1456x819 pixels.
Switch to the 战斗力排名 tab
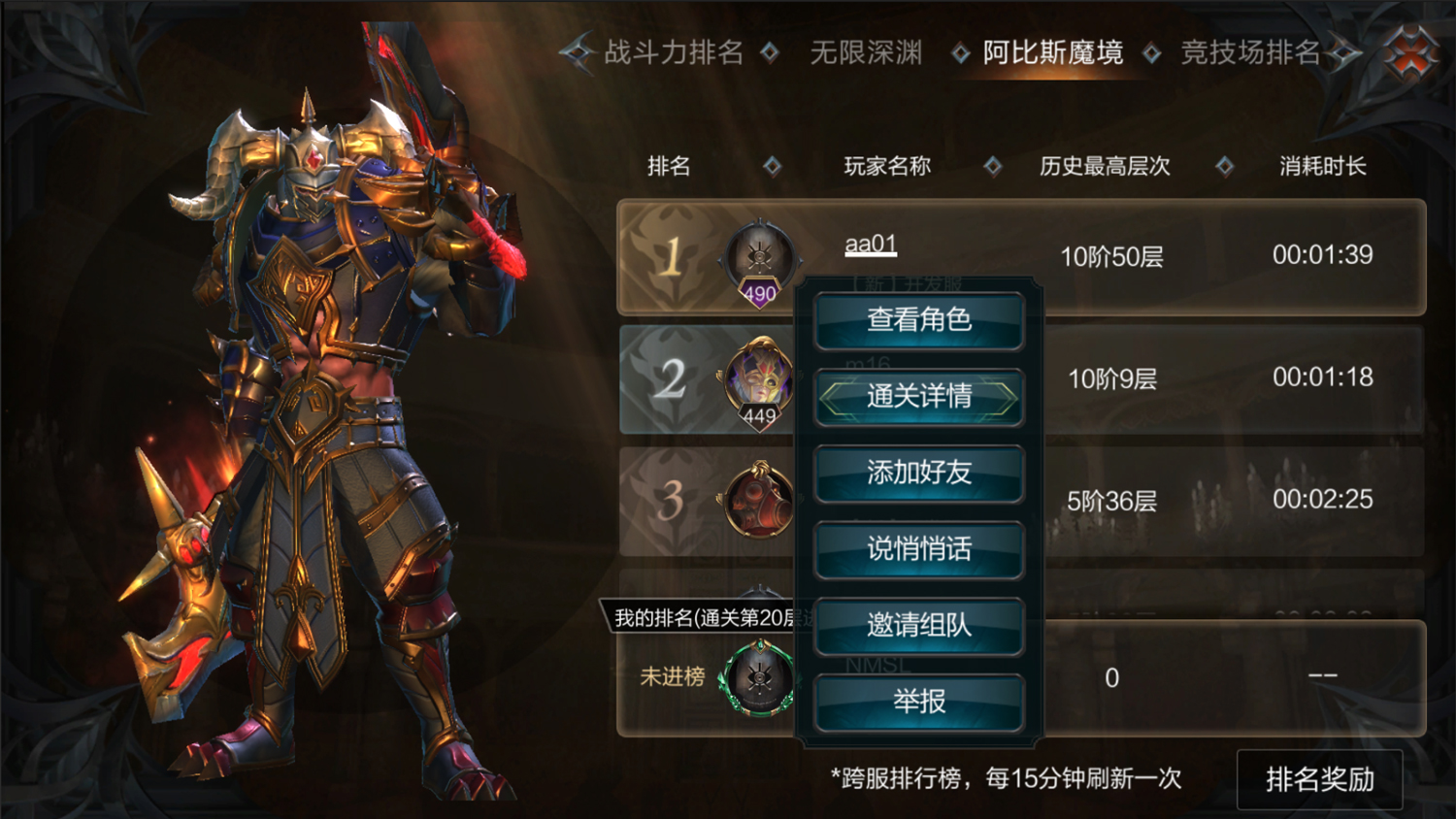tap(673, 52)
